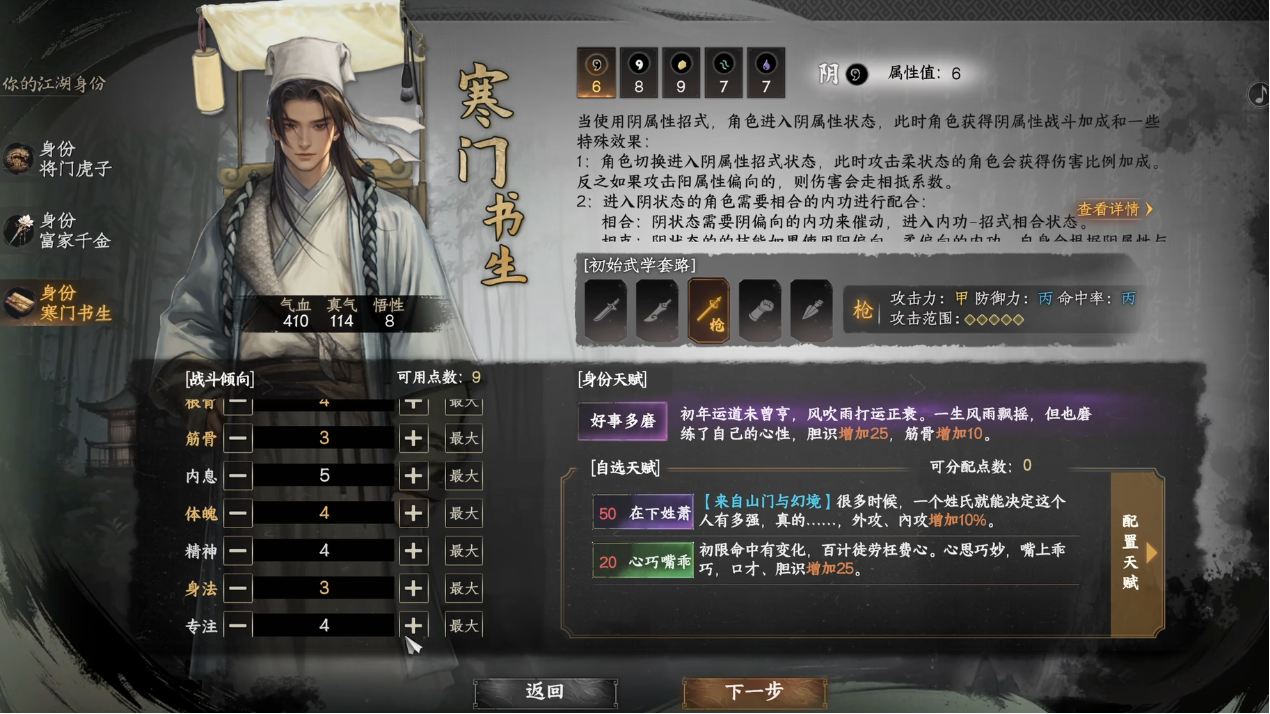Screen dimensions: 1270x714
Task: Proceed with the 下一步 button
Action: point(754,692)
